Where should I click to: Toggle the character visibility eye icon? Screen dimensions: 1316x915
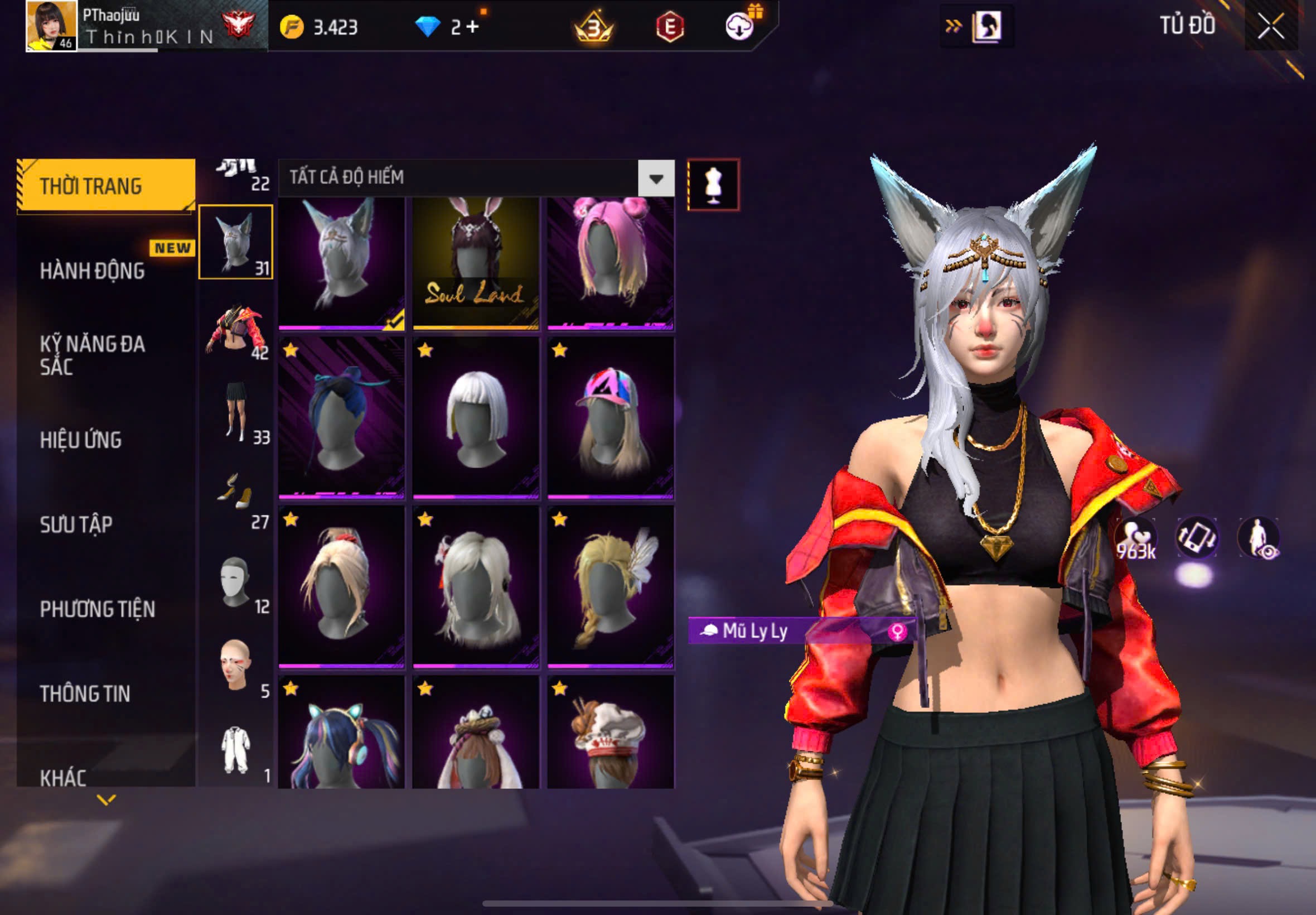point(1258,538)
